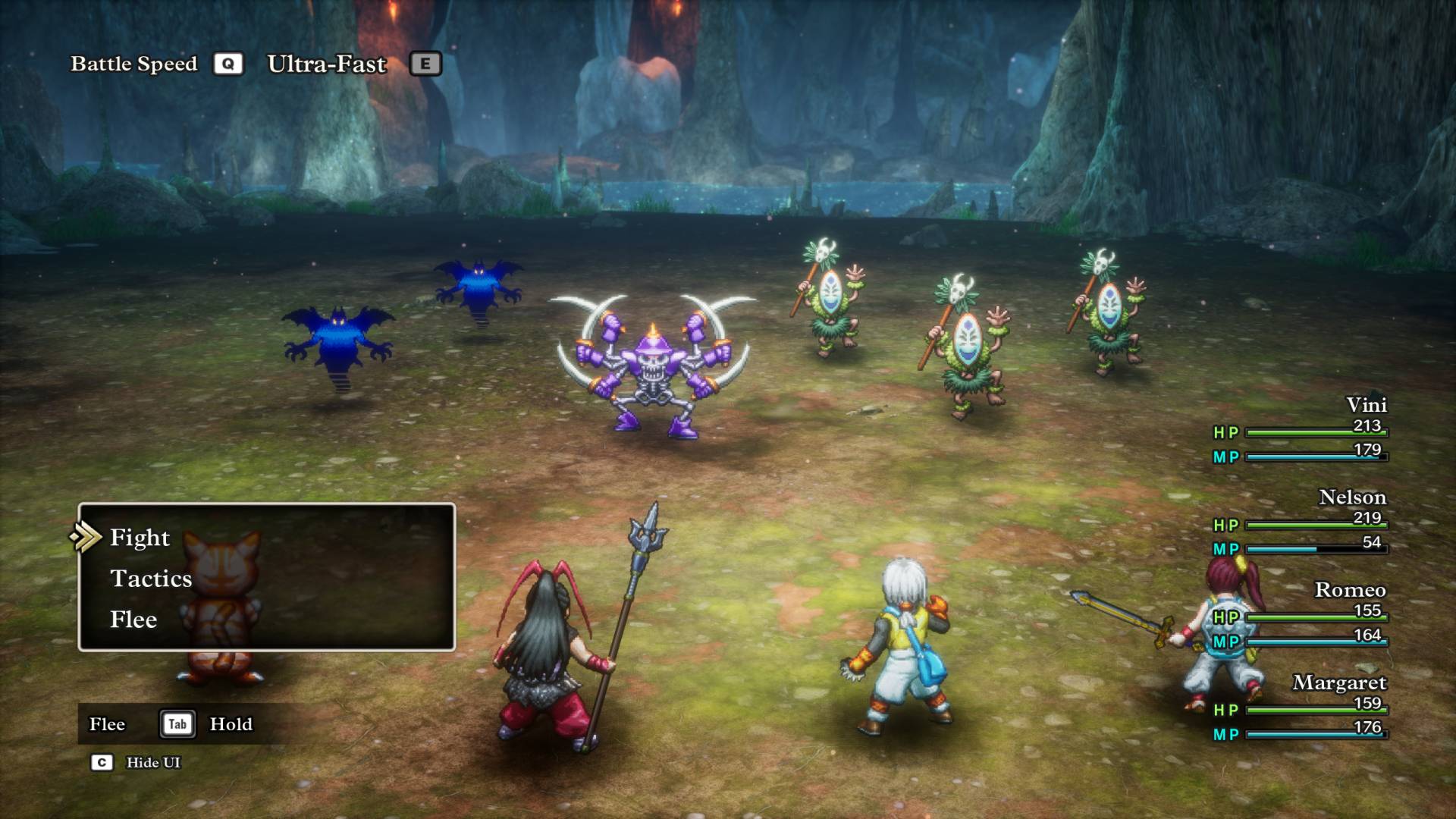Click the Ultra-Fast battle speed setting
1456x819 pixels.
pos(327,64)
